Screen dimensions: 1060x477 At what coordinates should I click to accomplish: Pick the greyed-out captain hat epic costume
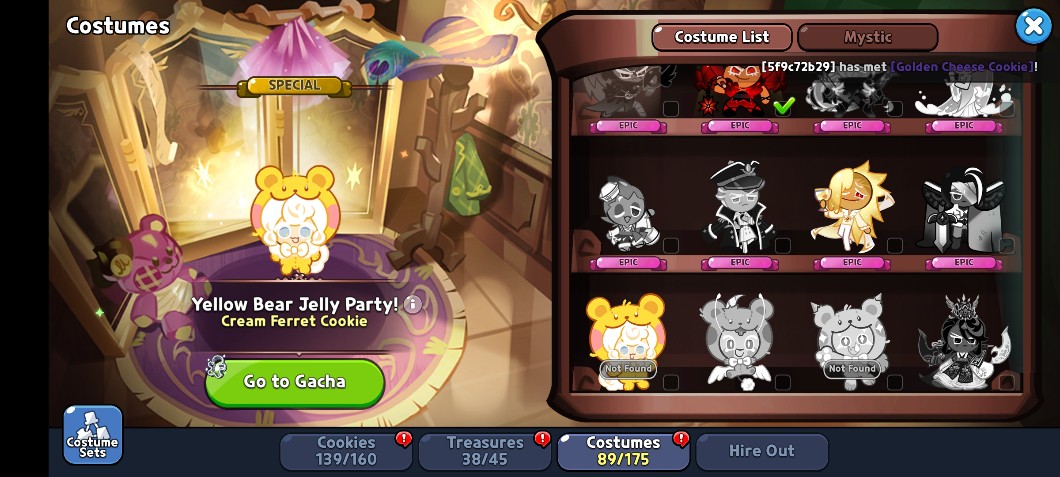pos(738,207)
